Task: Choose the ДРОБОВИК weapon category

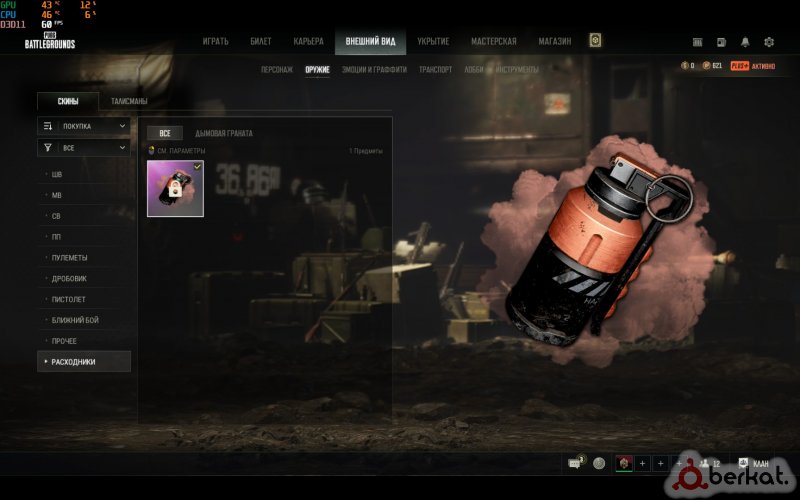Action: coord(68,278)
